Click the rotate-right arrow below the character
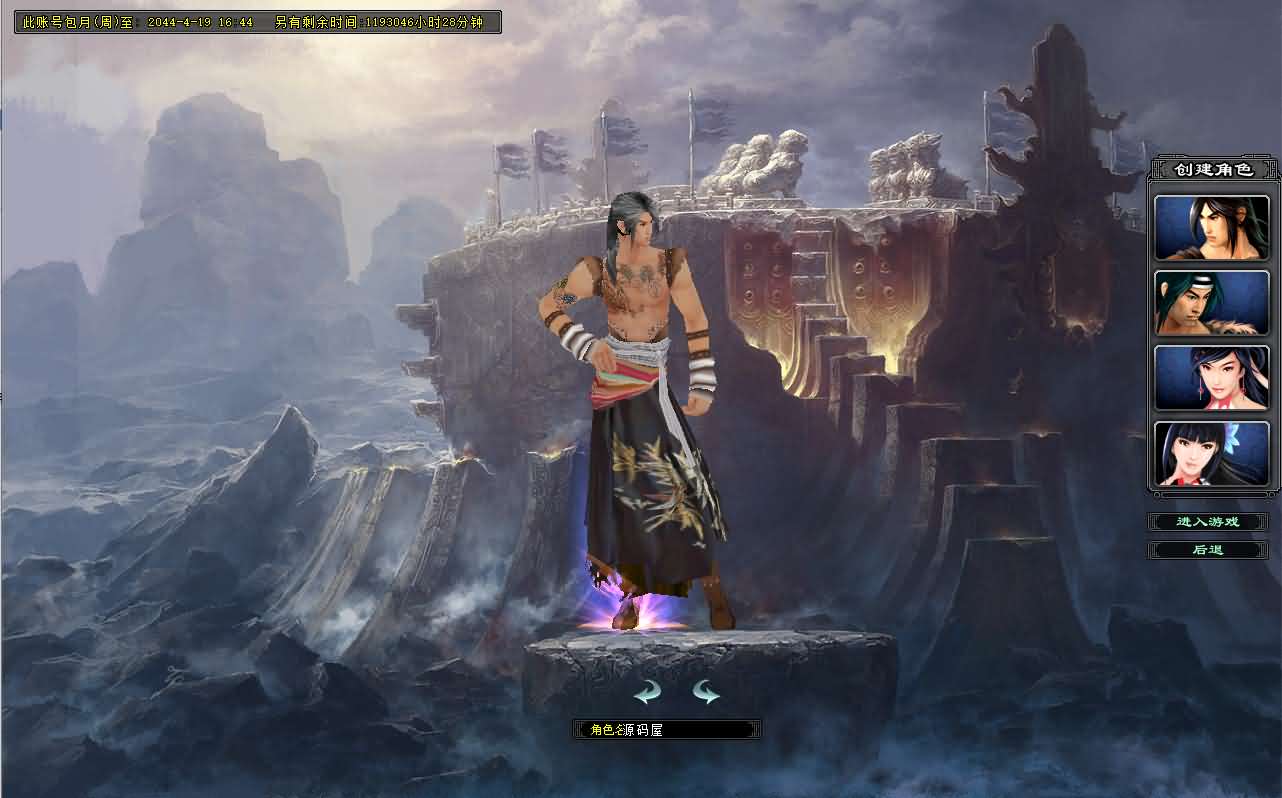The width and height of the screenshot is (1282, 798). pyautogui.click(x=706, y=690)
